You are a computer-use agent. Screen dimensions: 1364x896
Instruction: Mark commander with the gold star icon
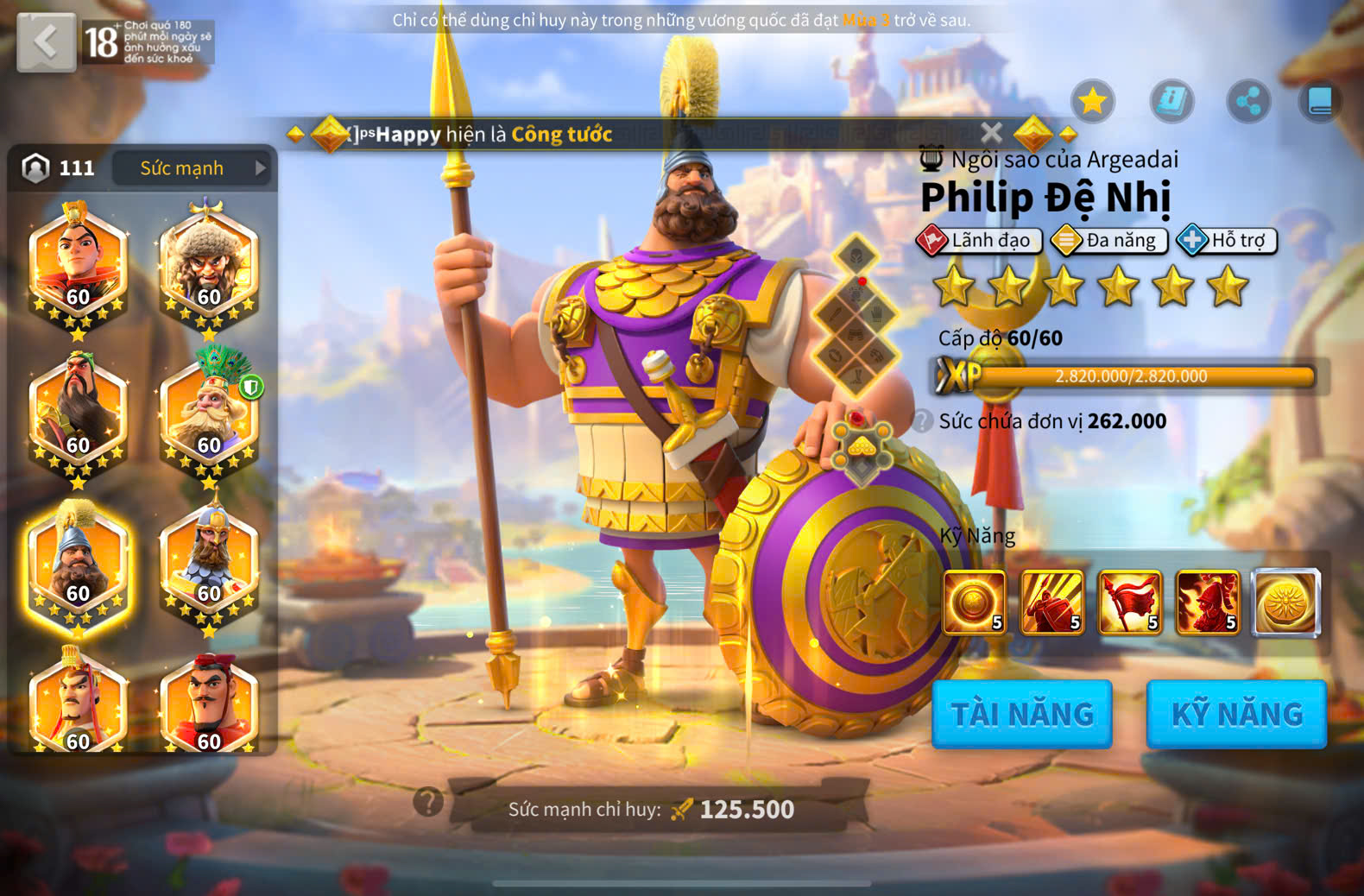coord(1093,102)
